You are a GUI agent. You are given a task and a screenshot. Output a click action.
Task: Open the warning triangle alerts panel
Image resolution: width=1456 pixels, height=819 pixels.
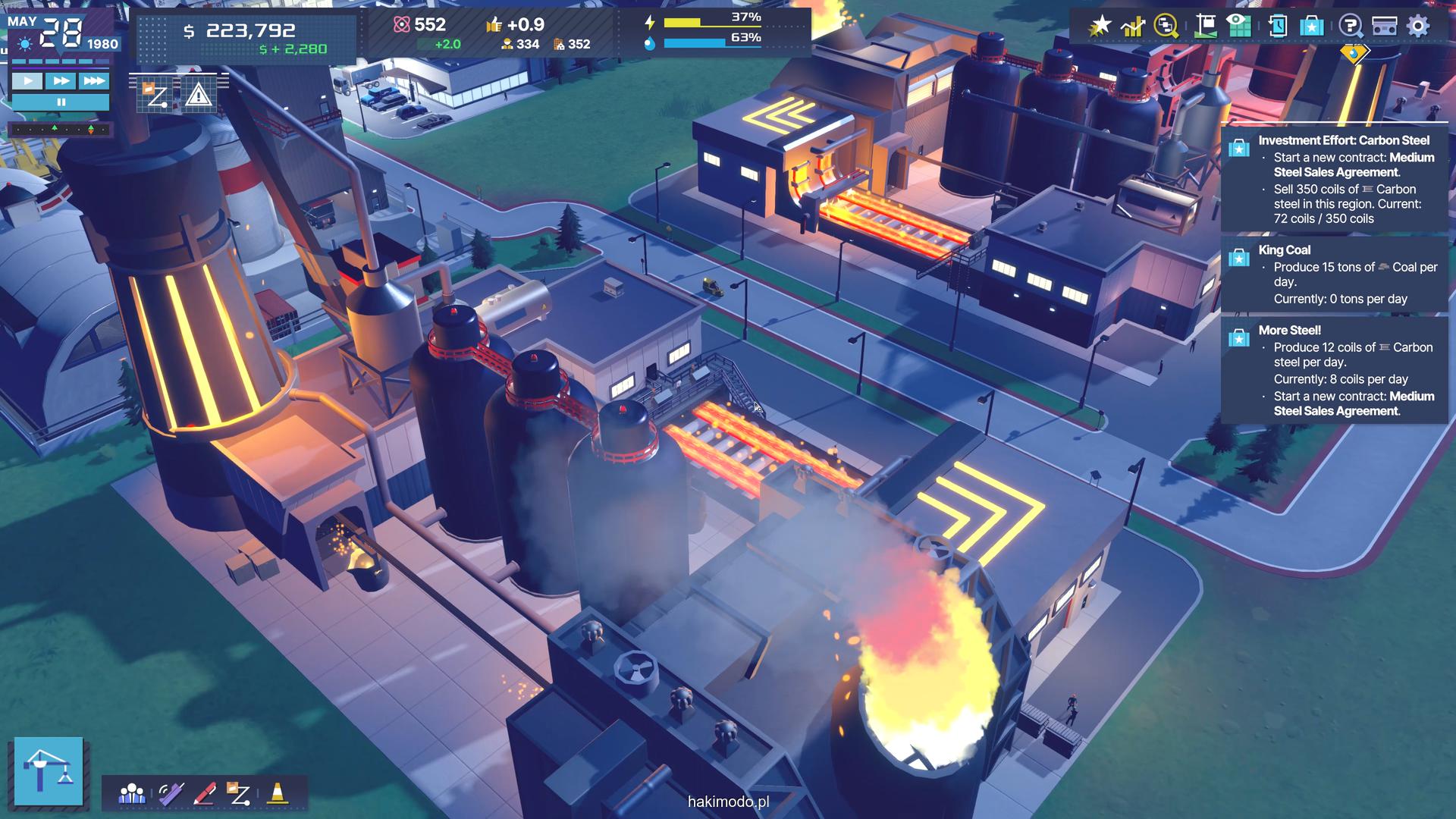pyautogui.click(x=198, y=95)
